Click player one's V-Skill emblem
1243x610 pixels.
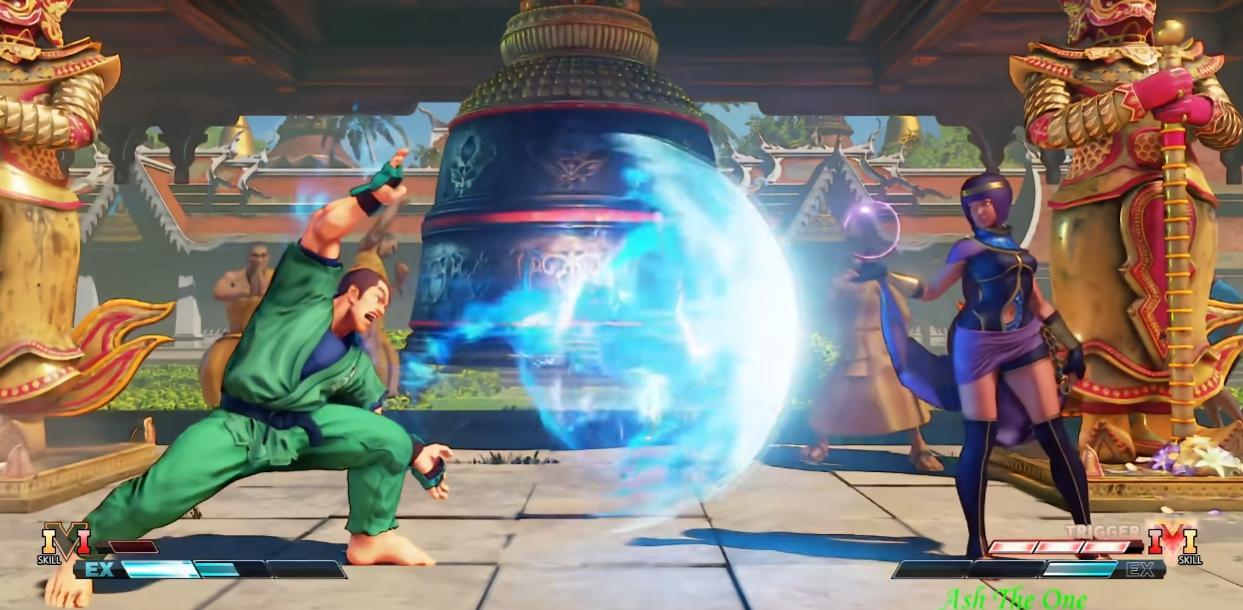coord(65,543)
